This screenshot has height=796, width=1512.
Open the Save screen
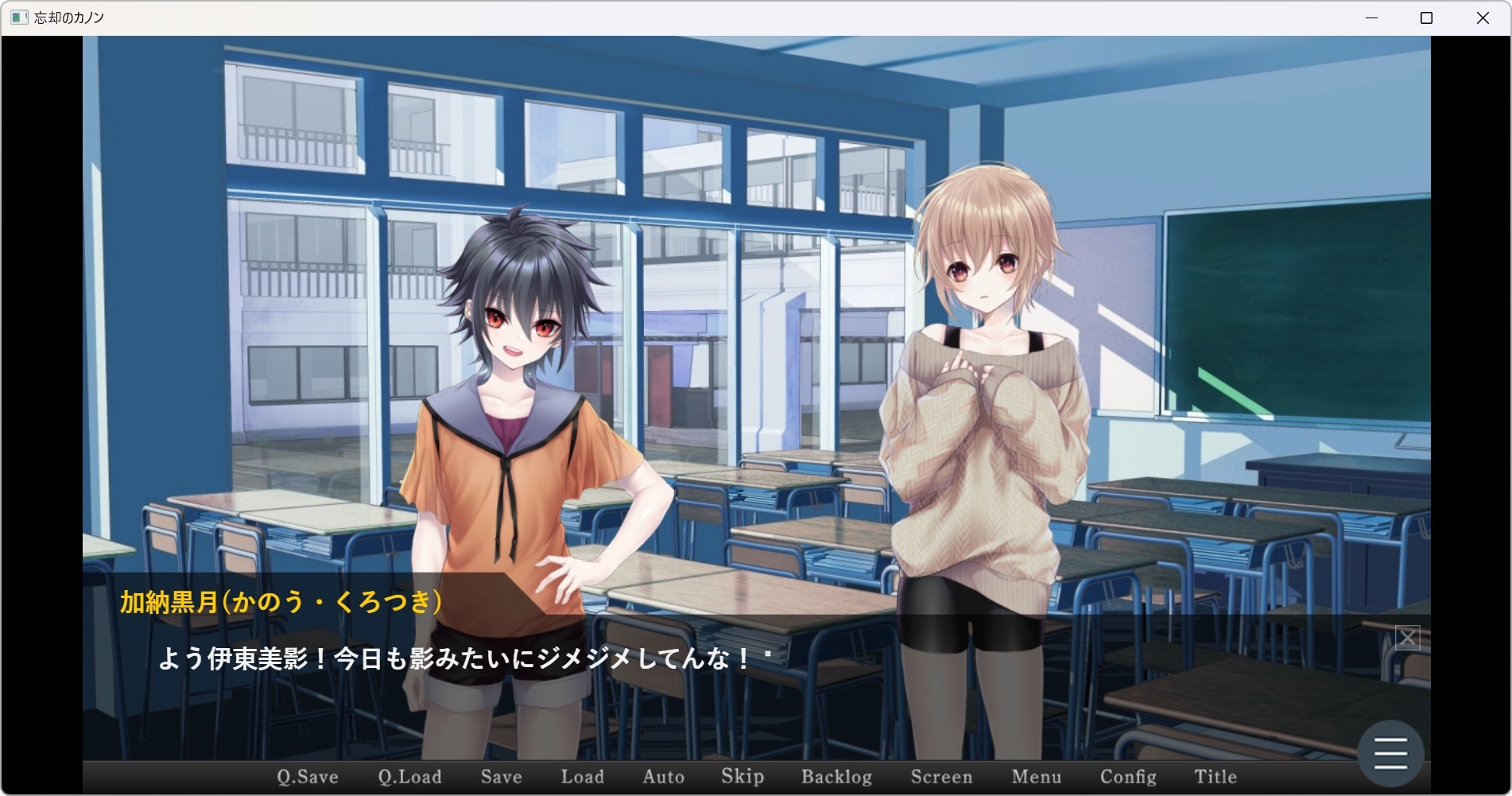[501, 777]
